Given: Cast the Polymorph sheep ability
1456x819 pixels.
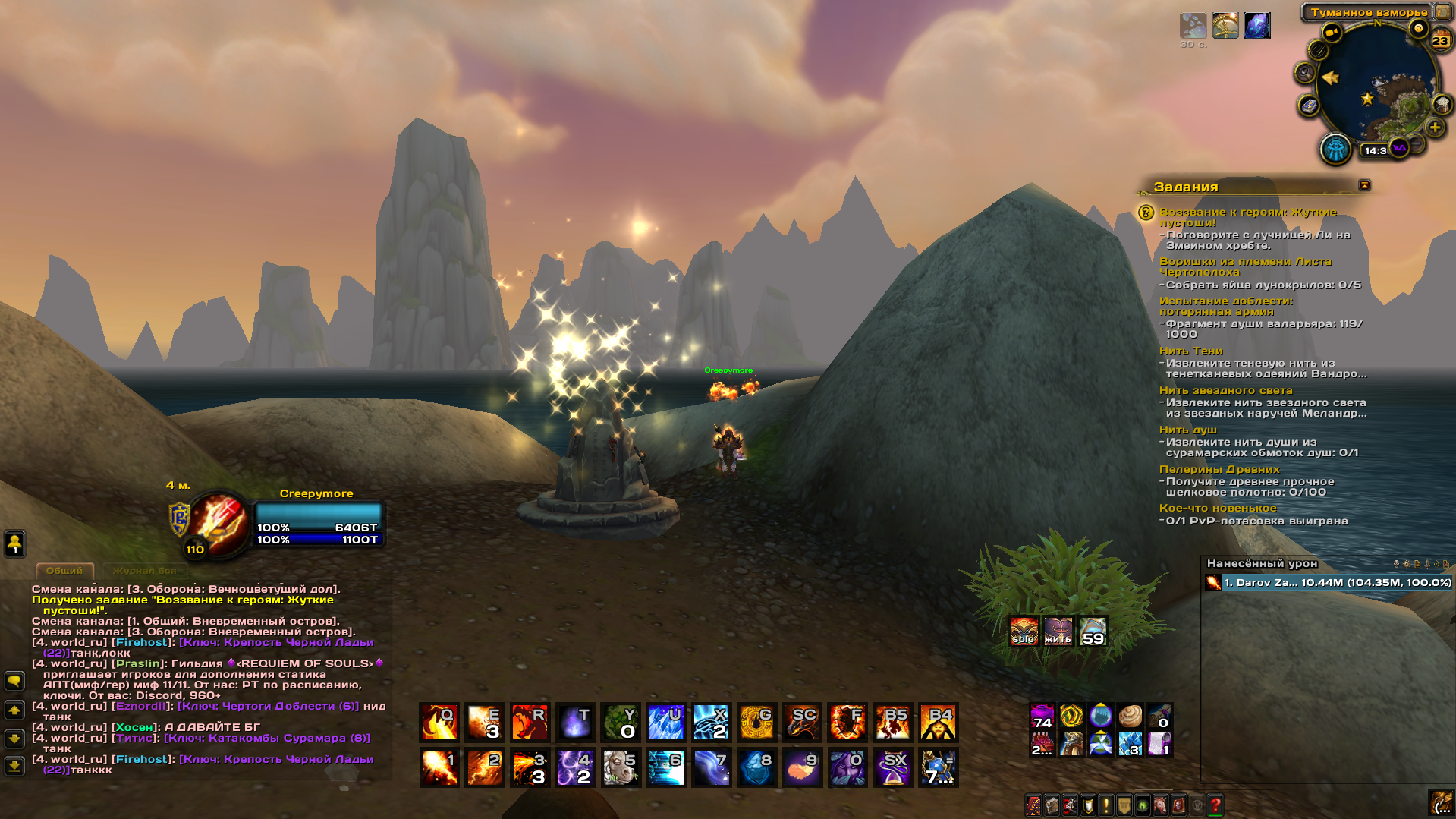Looking at the screenshot, I should (621, 768).
